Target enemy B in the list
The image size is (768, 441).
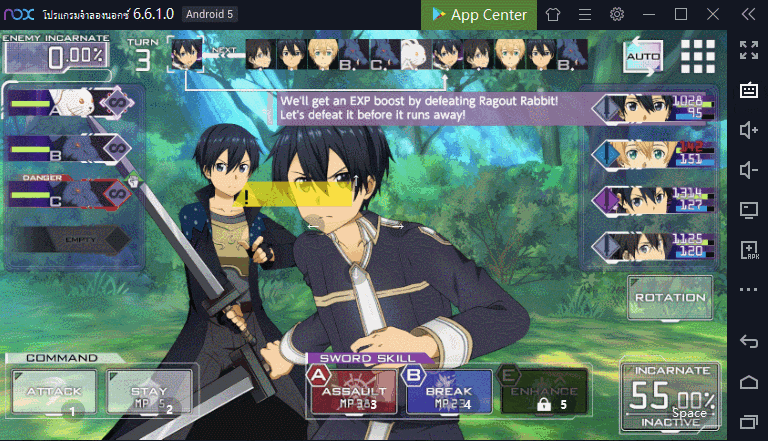70,149
